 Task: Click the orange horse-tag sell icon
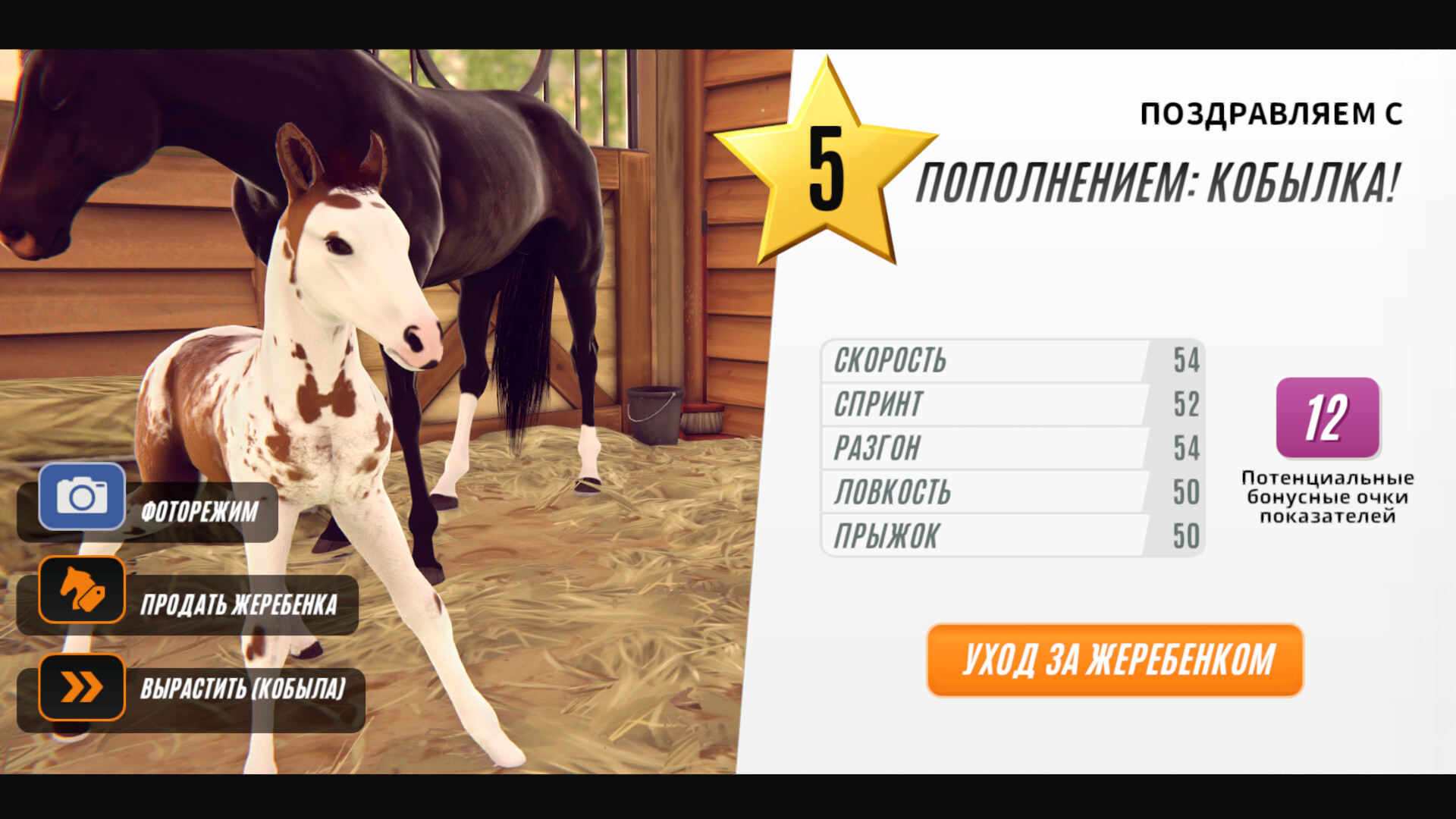pos(82,591)
